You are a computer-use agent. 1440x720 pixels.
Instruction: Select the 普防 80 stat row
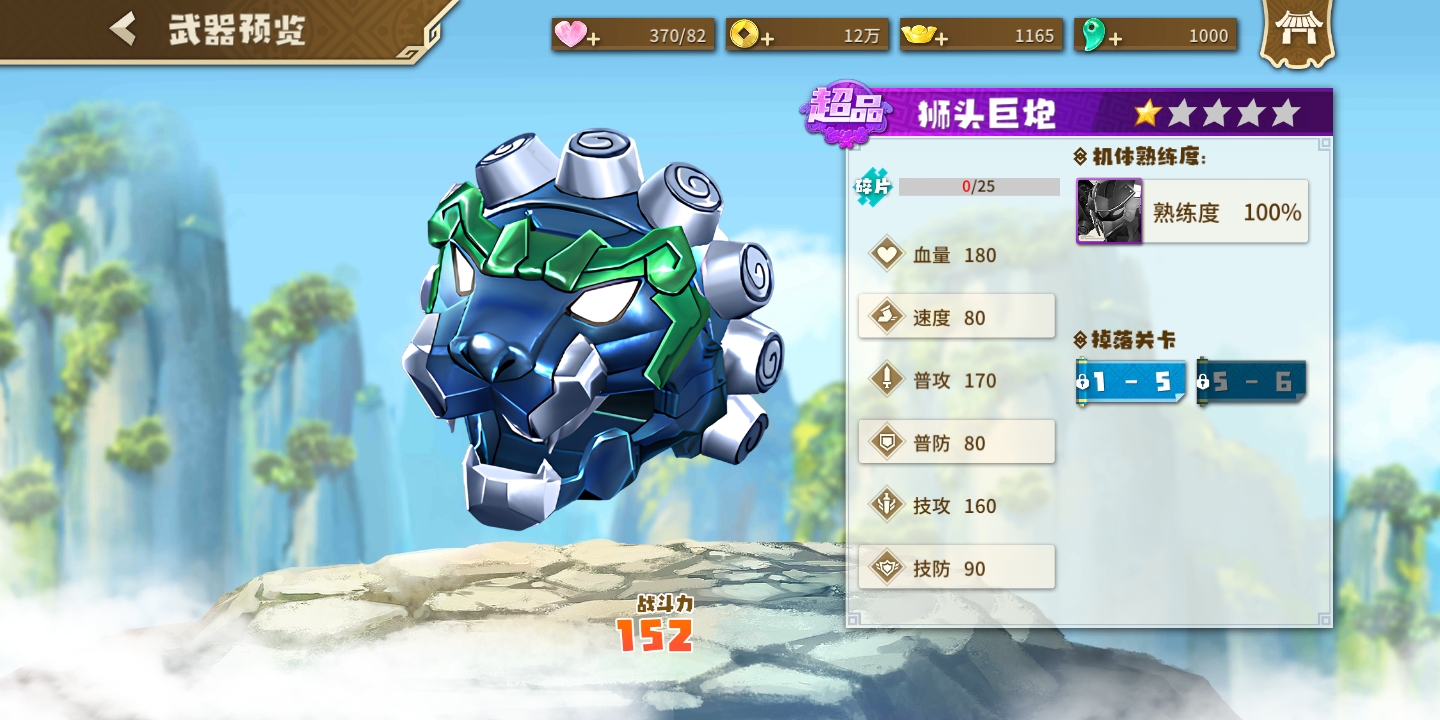point(956,442)
